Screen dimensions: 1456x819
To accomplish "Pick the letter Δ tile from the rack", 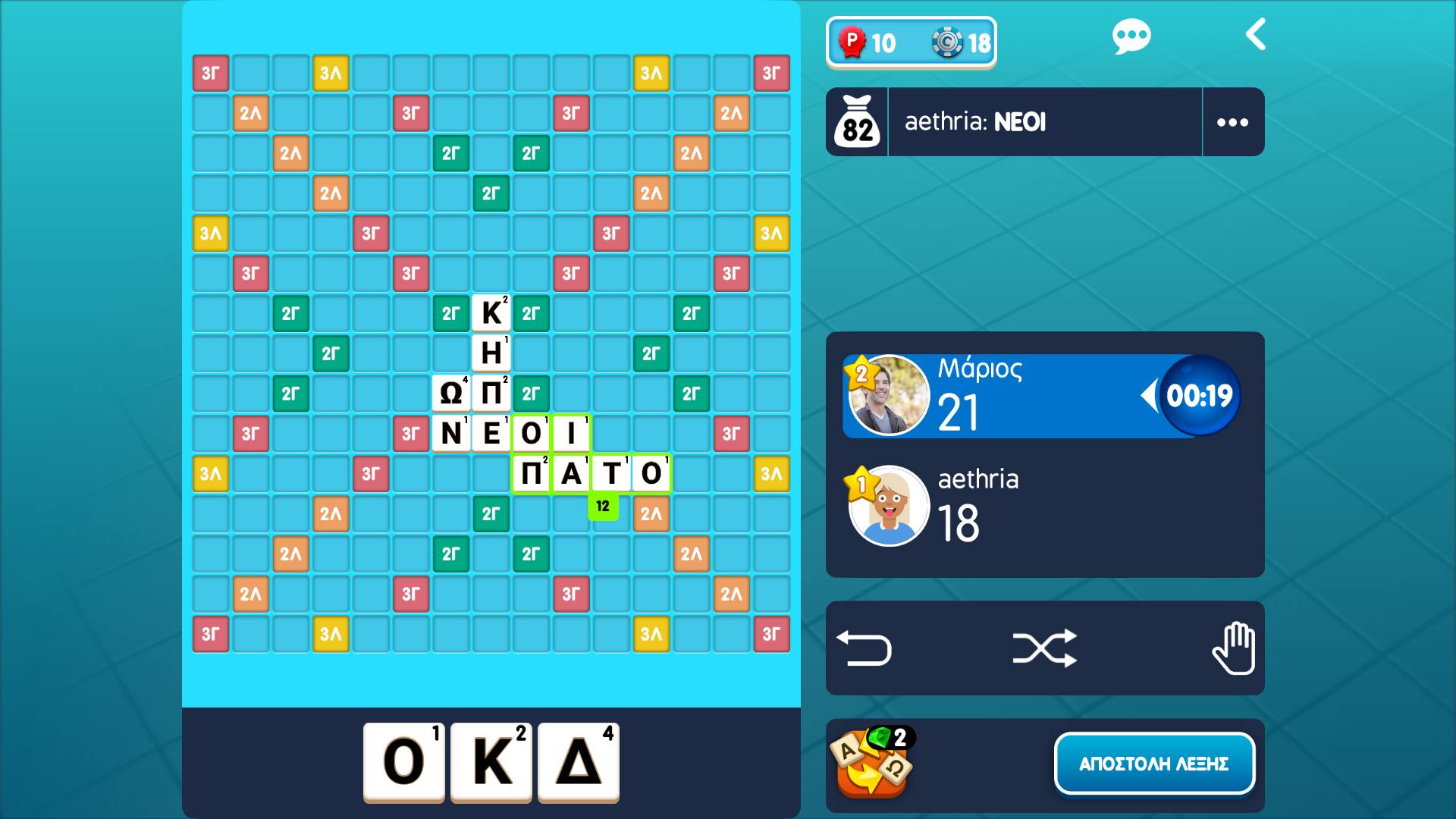I will tap(578, 762).
